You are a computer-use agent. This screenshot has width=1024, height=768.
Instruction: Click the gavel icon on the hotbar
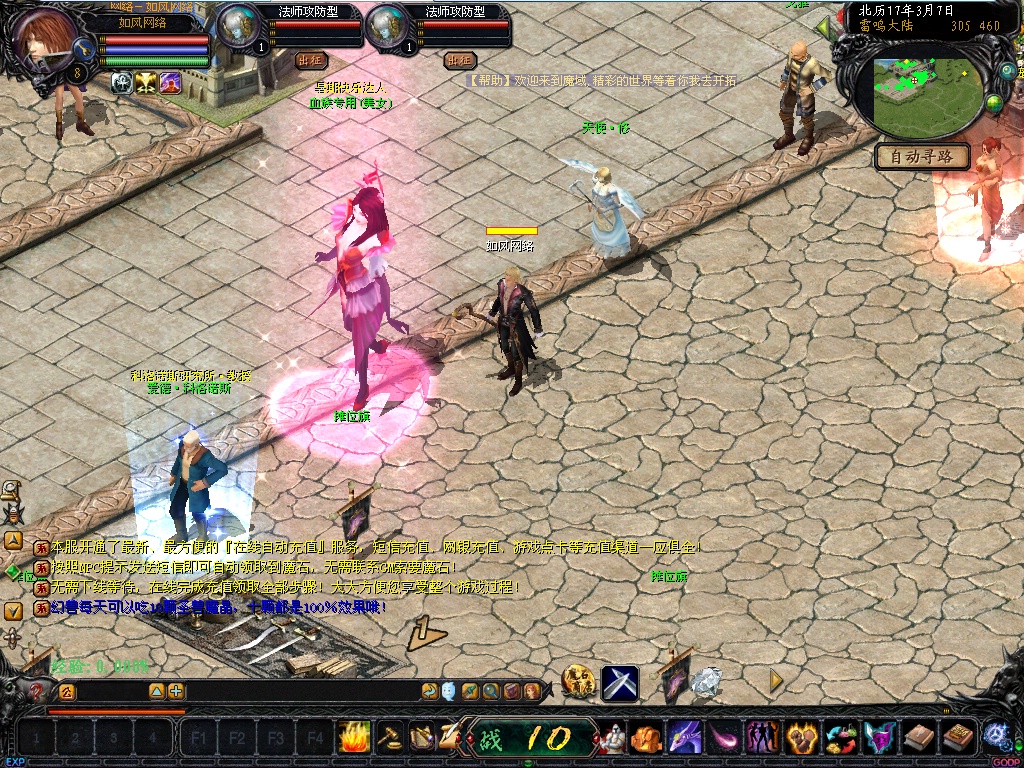[389, 738]
